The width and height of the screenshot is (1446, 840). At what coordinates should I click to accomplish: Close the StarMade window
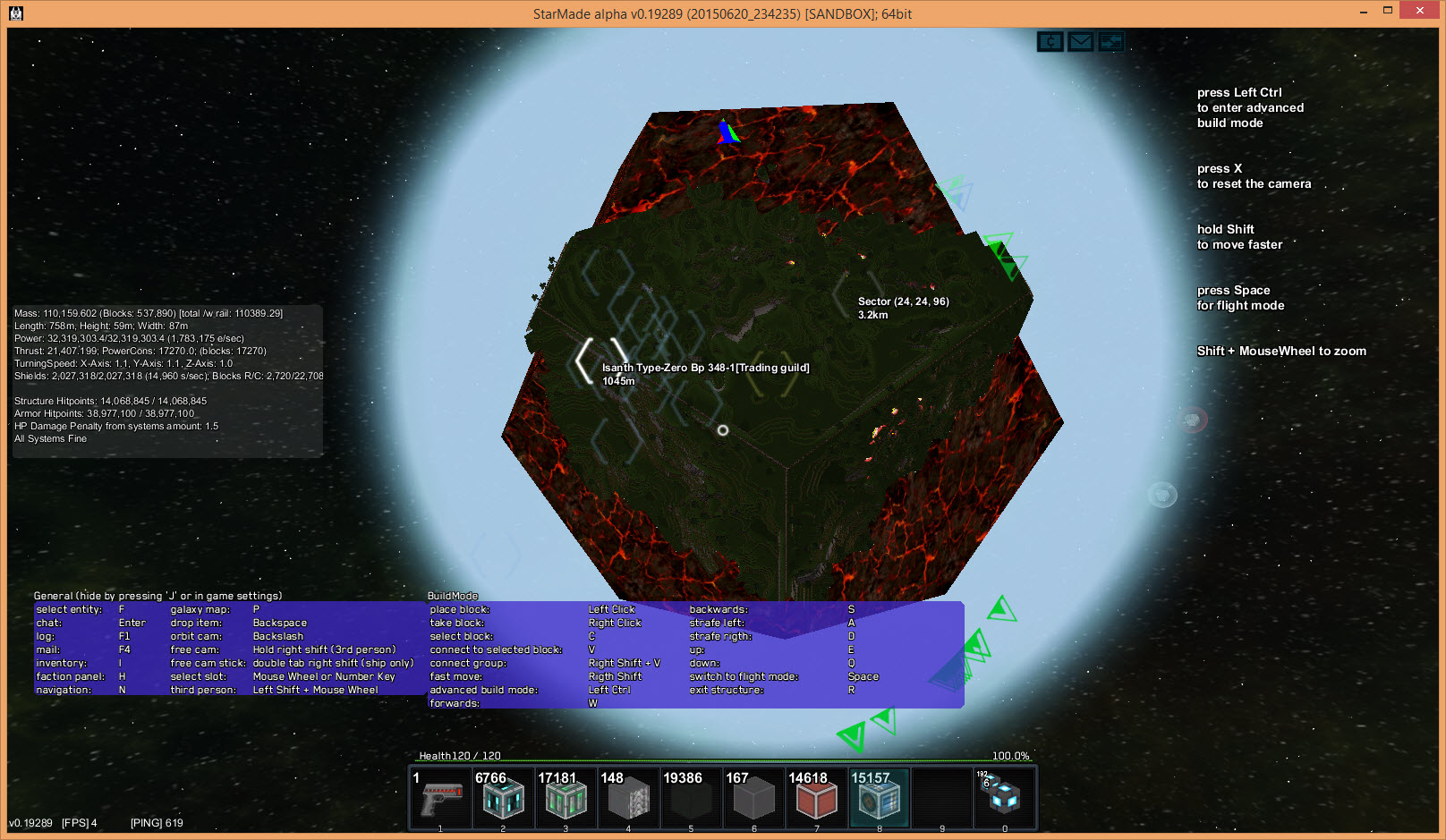(1419, 11)
